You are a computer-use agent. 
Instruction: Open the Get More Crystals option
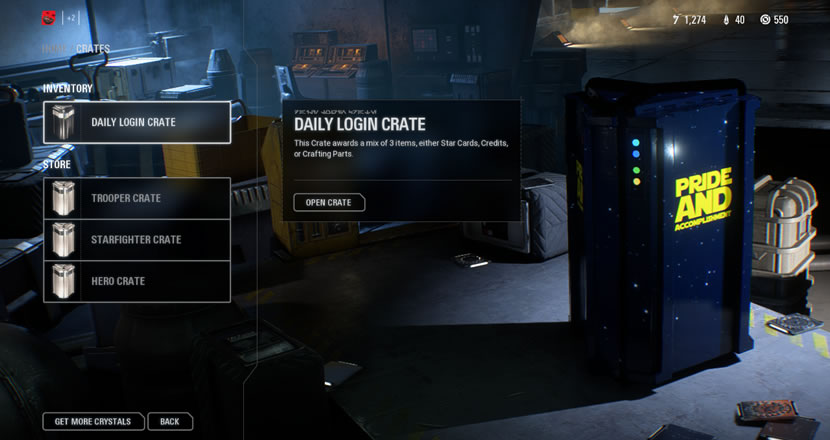(93, 421)
